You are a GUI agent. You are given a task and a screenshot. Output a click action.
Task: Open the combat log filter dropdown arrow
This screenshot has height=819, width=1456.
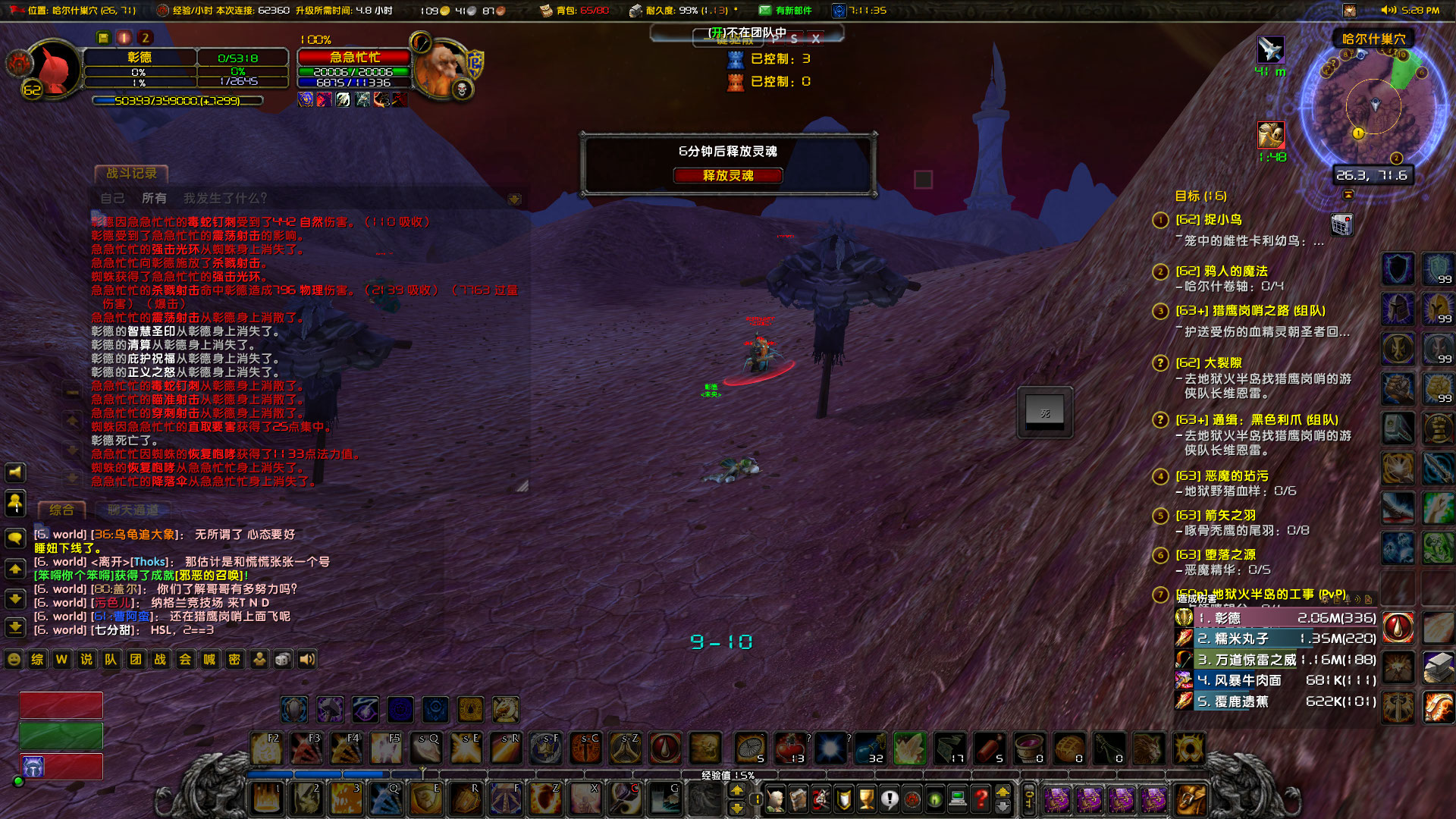[x=516, y=198]
